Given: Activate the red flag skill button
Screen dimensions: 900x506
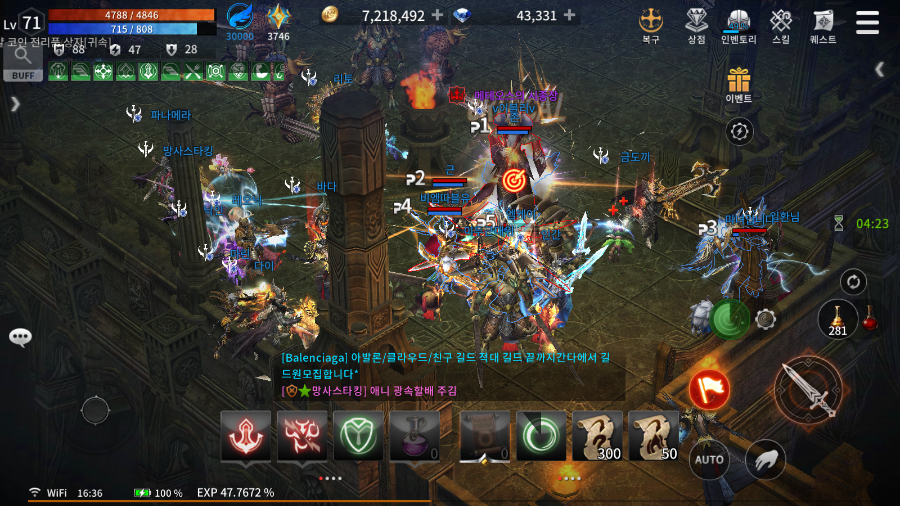Looking at the screenshot, I should (709, 389).
